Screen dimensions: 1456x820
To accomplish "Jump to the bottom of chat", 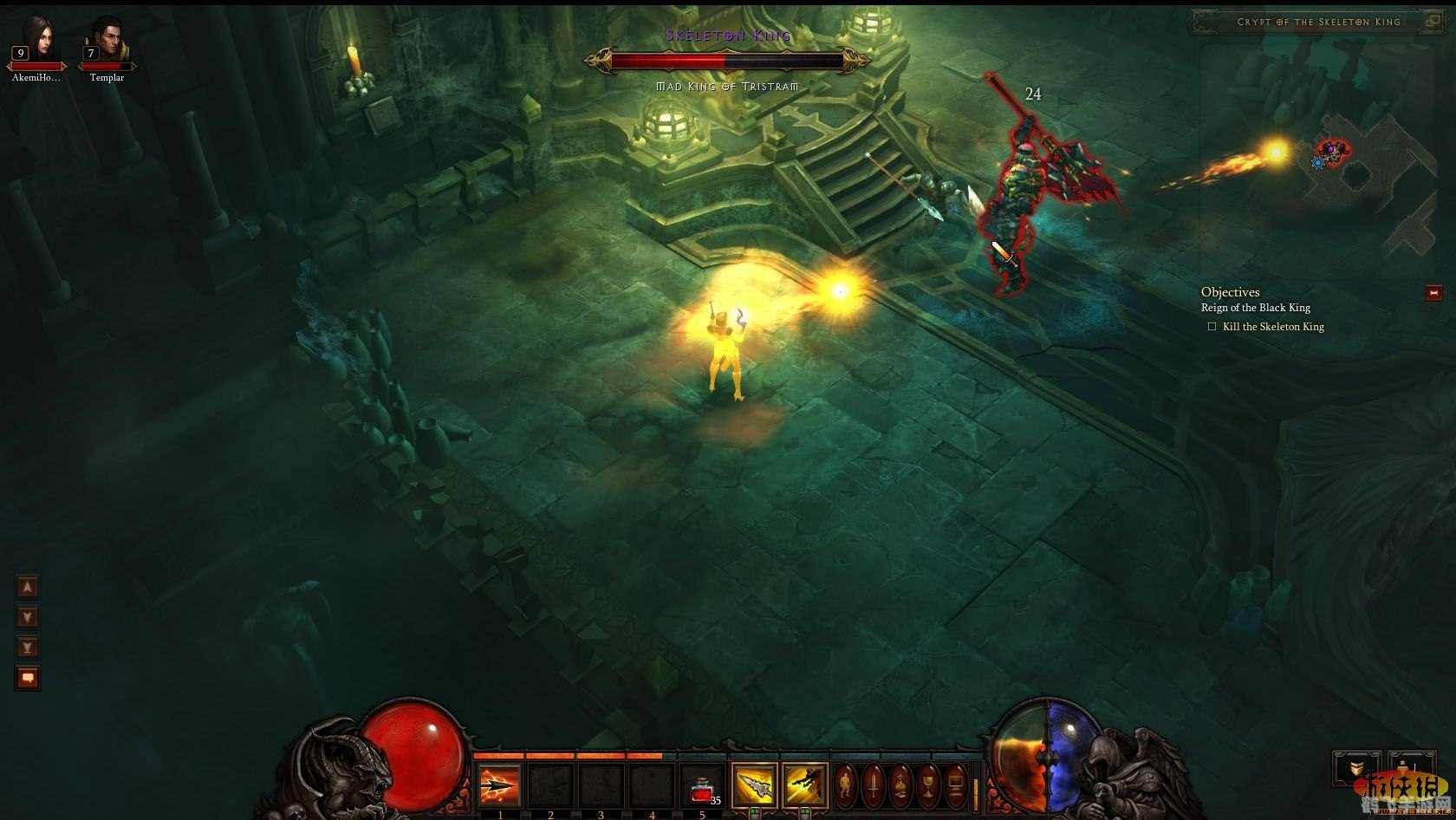I will (x=28, y=648).
